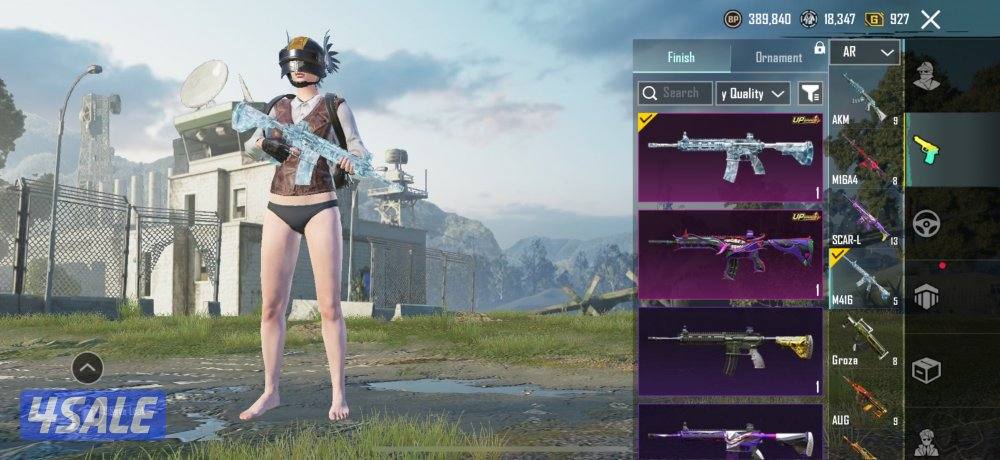Open the crate box category
Screen dimensions: 1000x460
click(927, 370)
